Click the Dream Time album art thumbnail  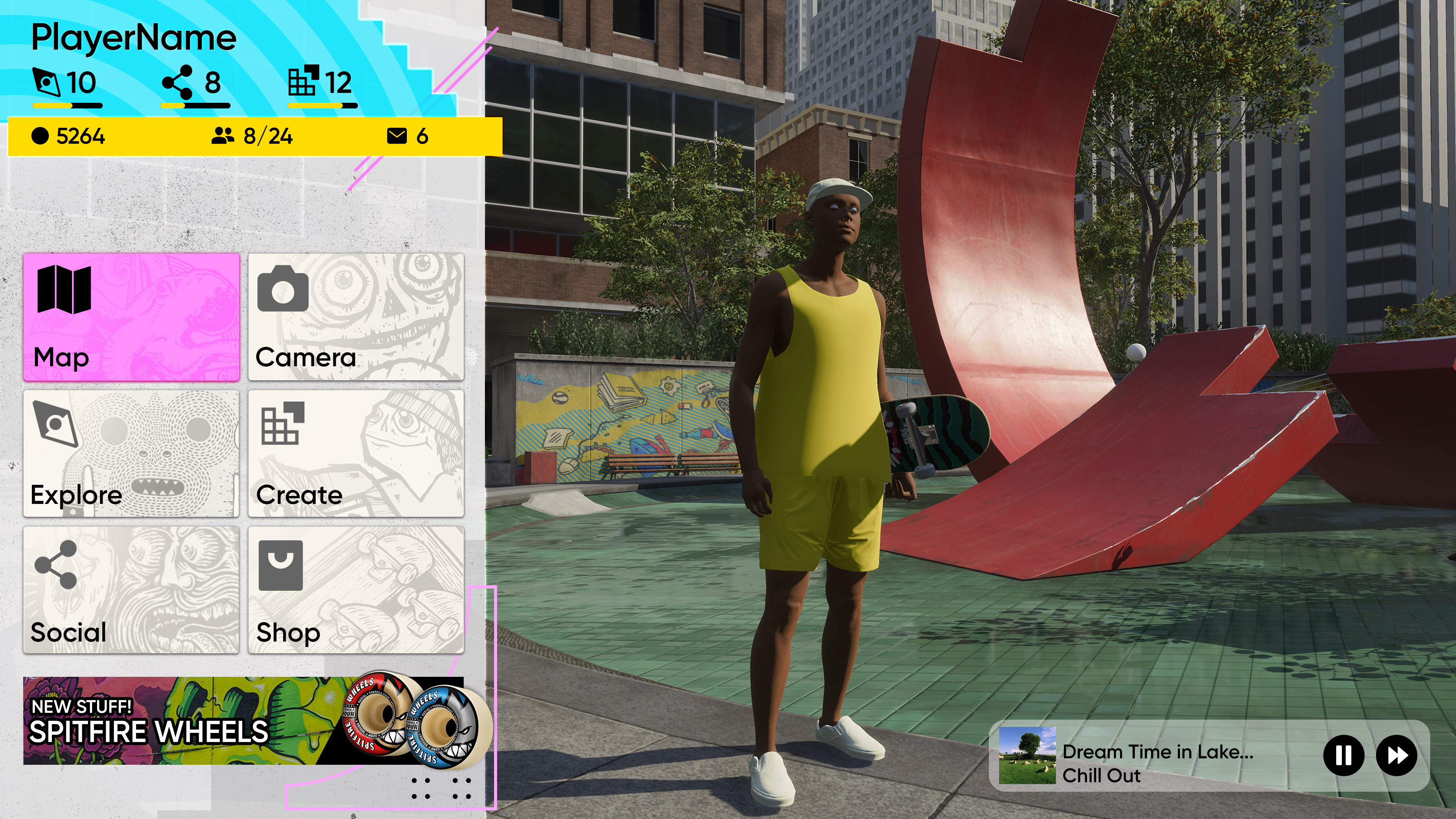pos(1027,755)
